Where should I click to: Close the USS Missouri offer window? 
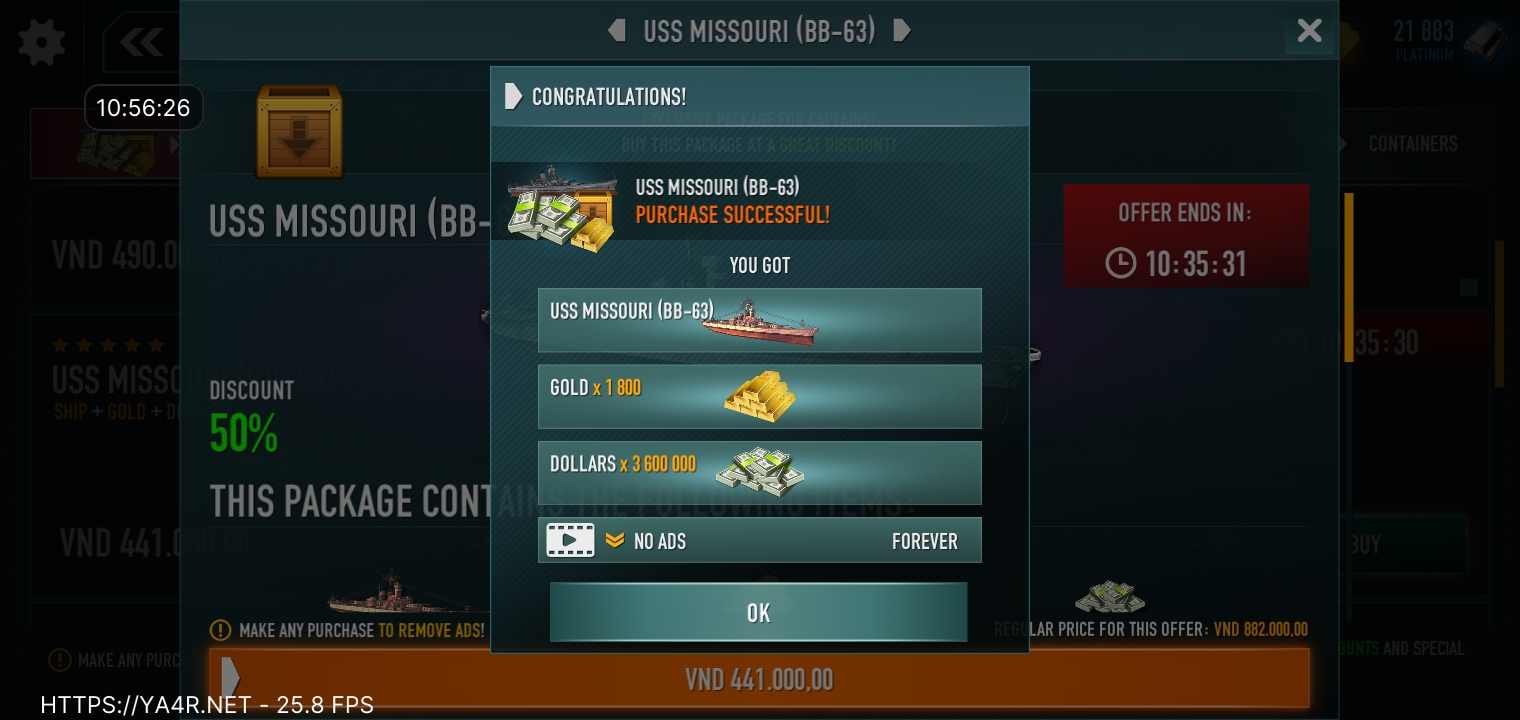1309,31
